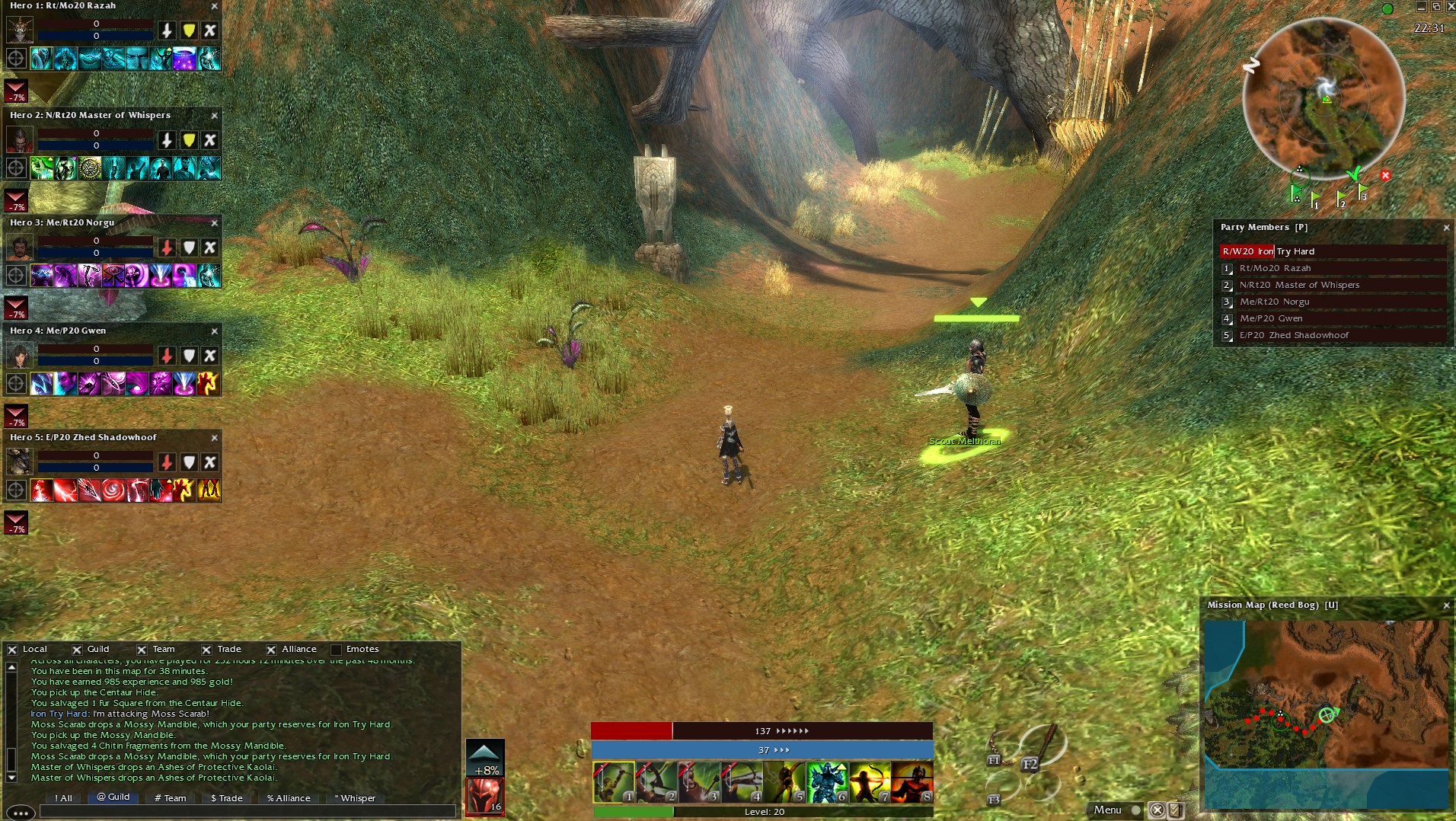This screenshot has height=821, width=1456.
Task: Close the Party Members window
Action: 1446,228
